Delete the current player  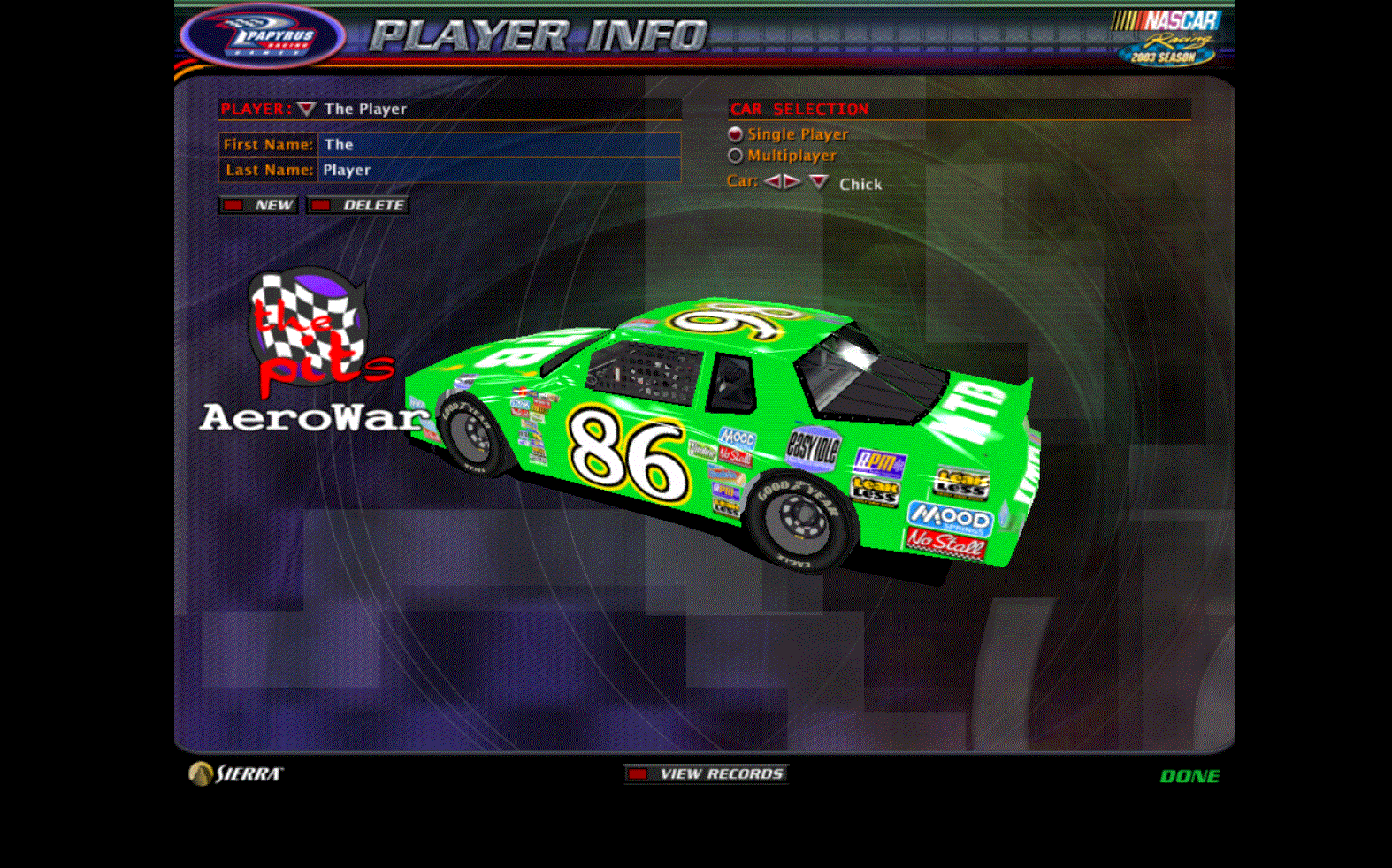coord(358,205)
